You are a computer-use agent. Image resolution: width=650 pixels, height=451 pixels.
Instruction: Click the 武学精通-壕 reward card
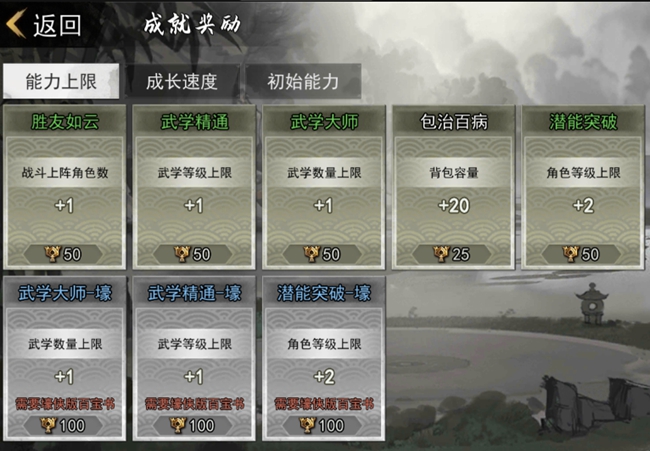pos(194,358)
